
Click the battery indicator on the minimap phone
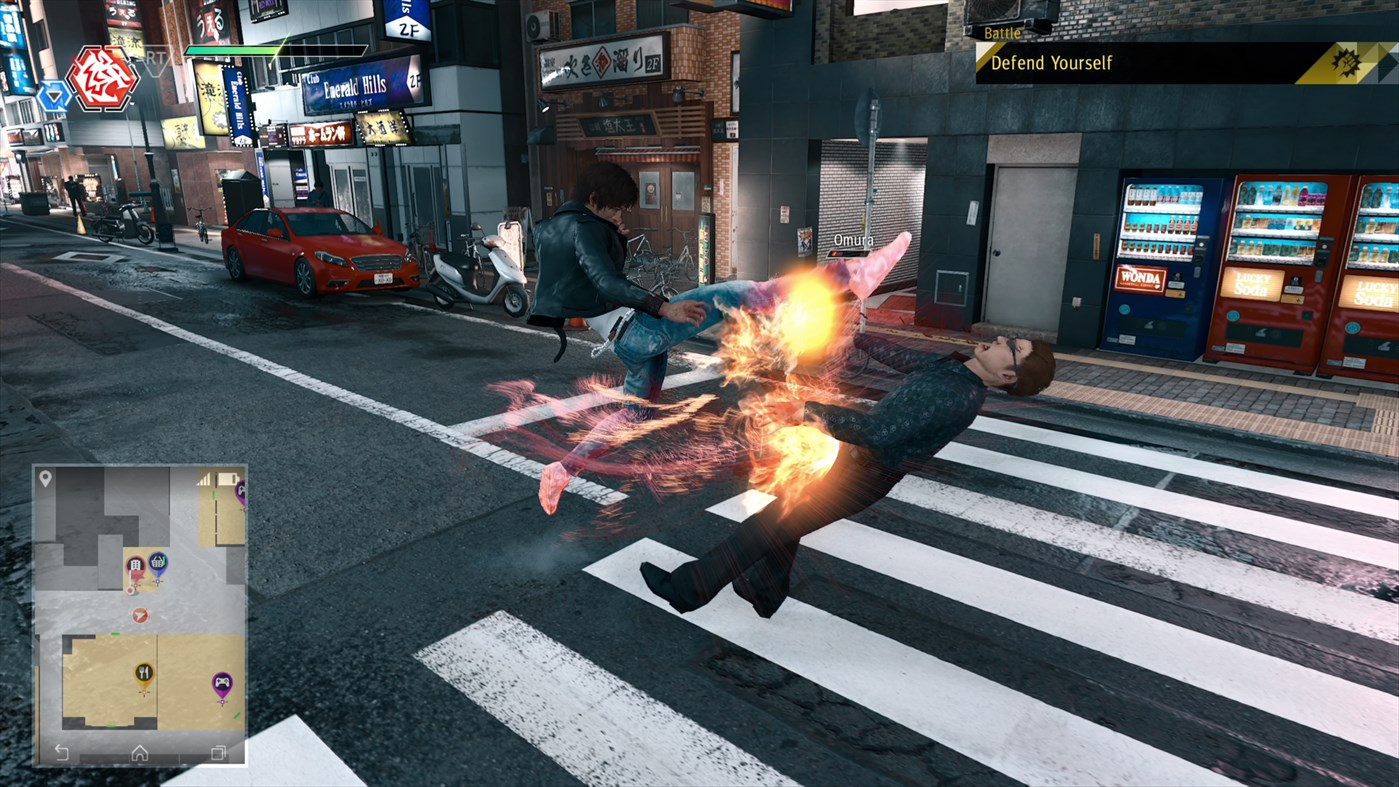(229, 477)
